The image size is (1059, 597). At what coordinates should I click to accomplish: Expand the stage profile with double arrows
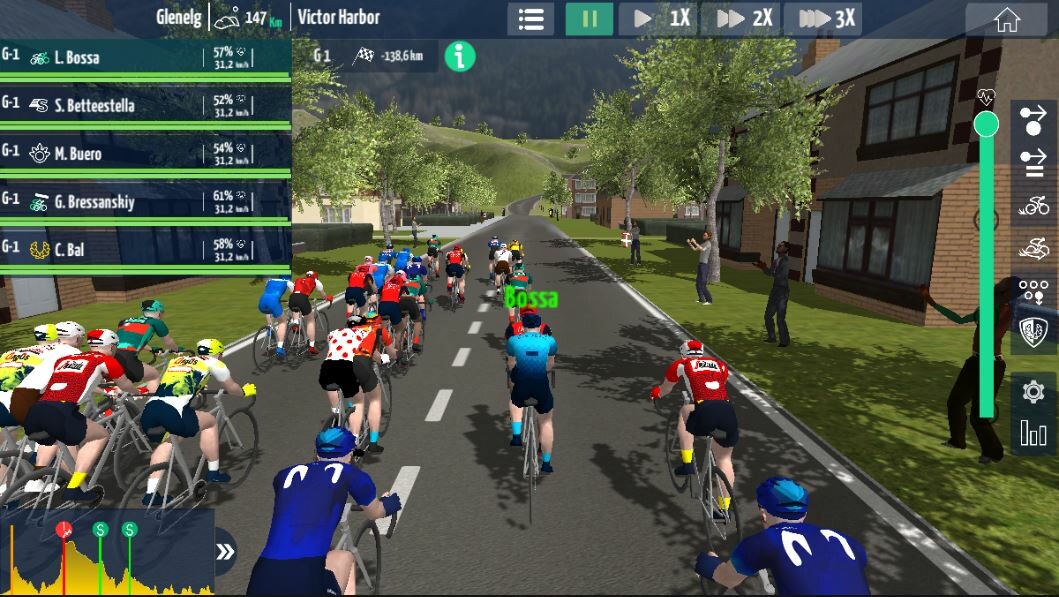(x=226, y=552)
